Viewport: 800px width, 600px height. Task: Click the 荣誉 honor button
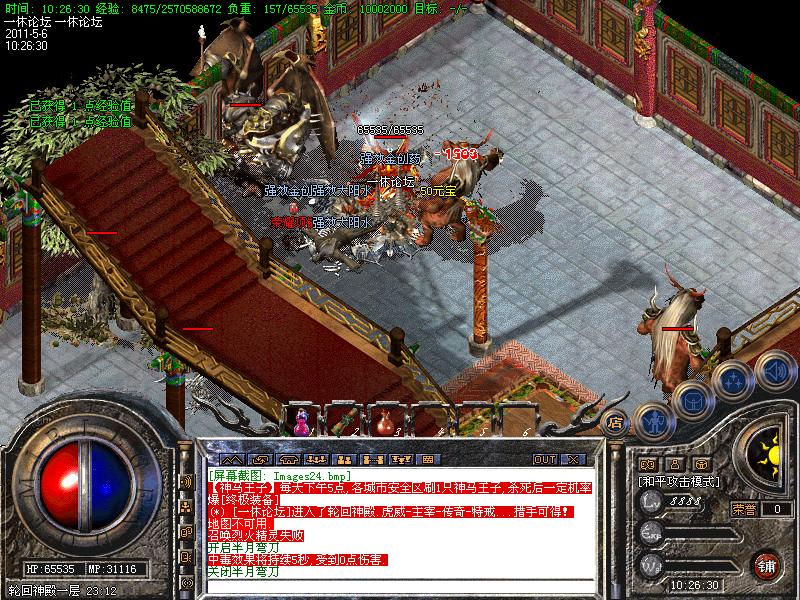pyautogui.click(x=744, y=508)
